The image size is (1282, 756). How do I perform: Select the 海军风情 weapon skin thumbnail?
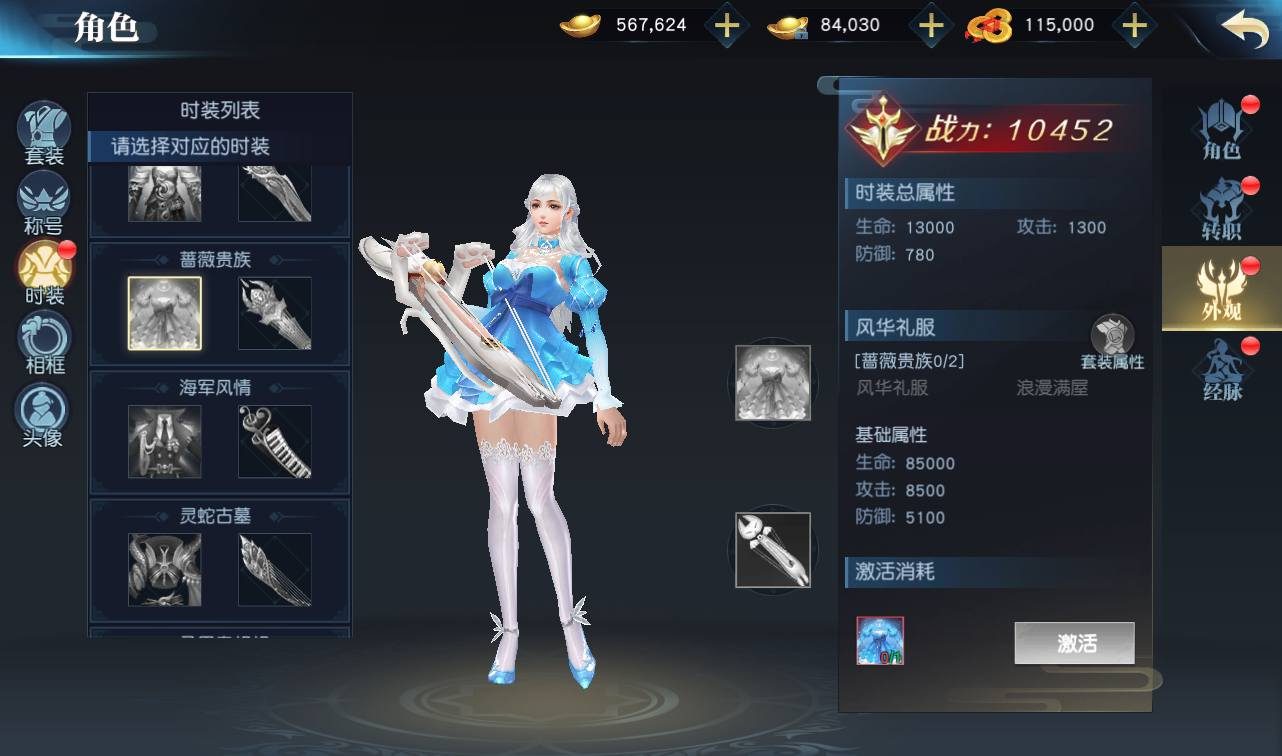275,441
